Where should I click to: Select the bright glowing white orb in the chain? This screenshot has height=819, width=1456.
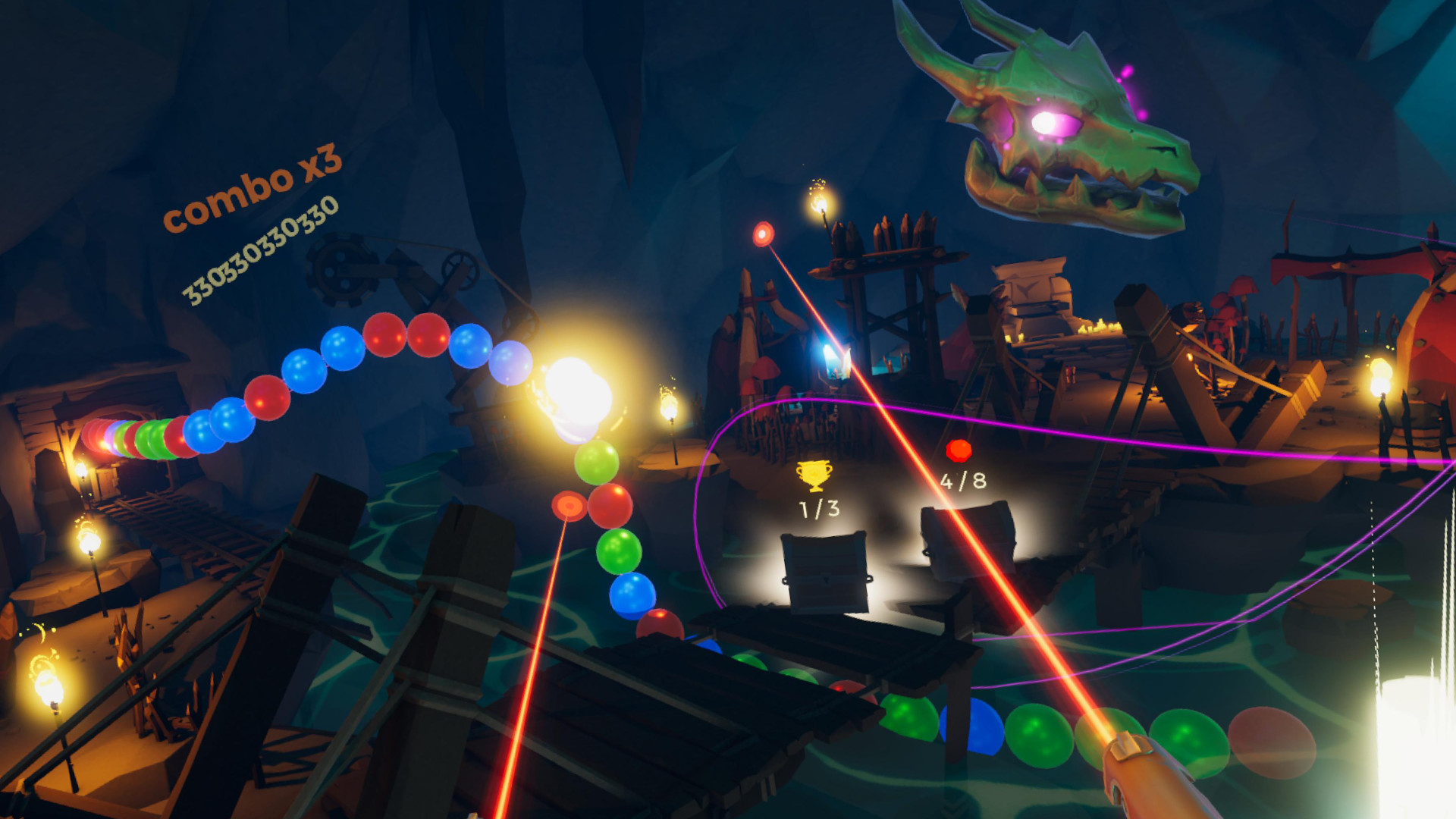576,394
